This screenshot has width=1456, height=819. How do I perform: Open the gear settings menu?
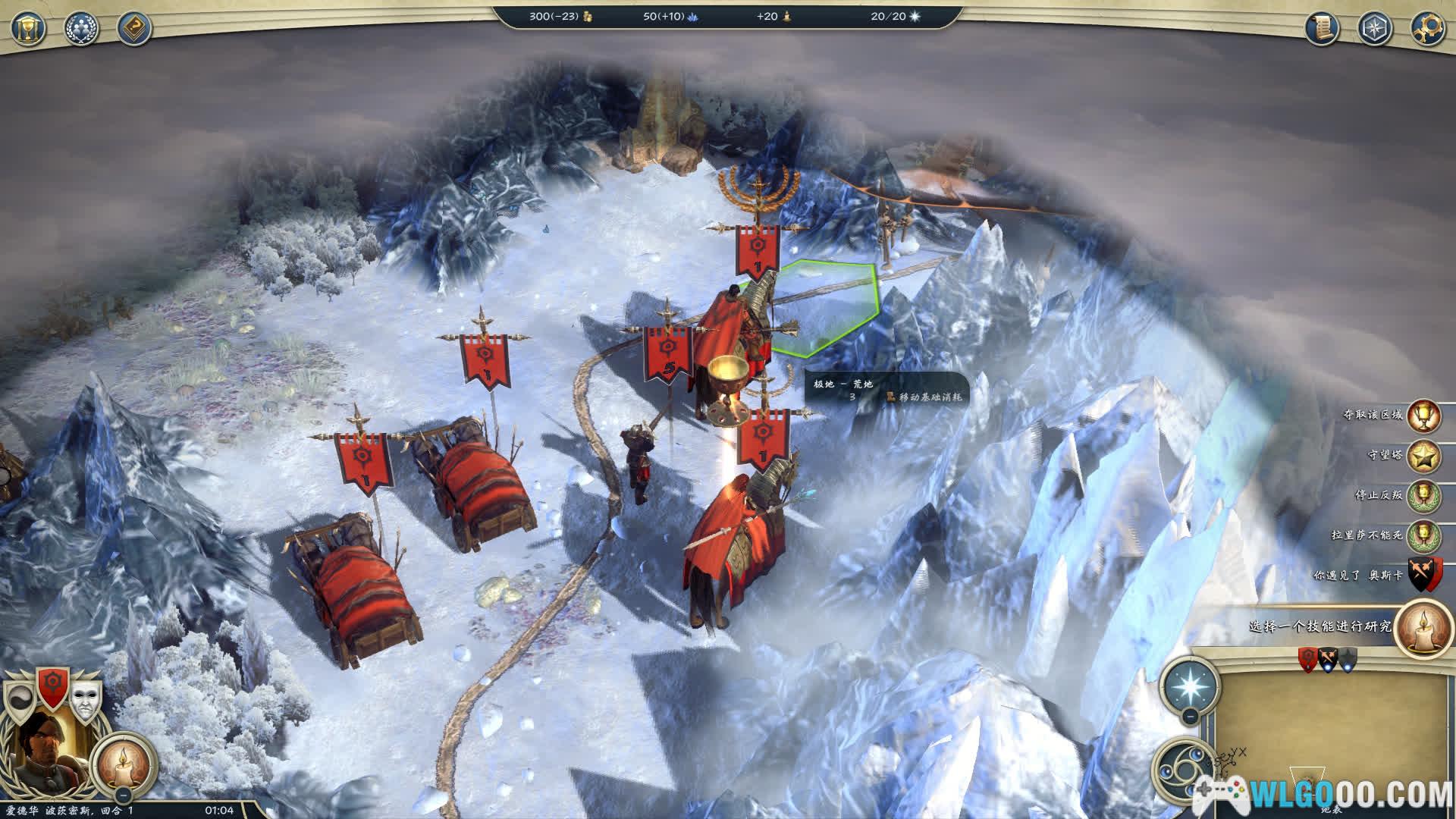[x=1427, y=28]
